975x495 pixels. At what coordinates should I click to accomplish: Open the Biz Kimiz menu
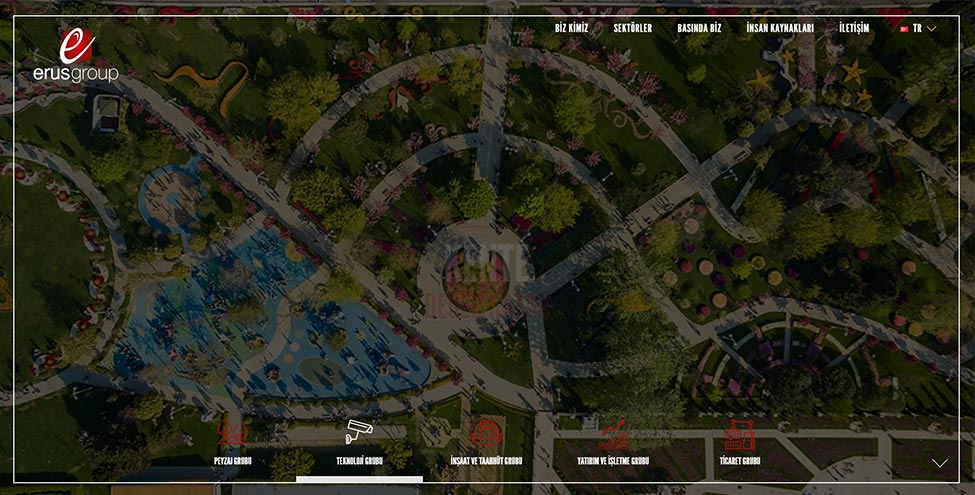(x=571, y=29)
